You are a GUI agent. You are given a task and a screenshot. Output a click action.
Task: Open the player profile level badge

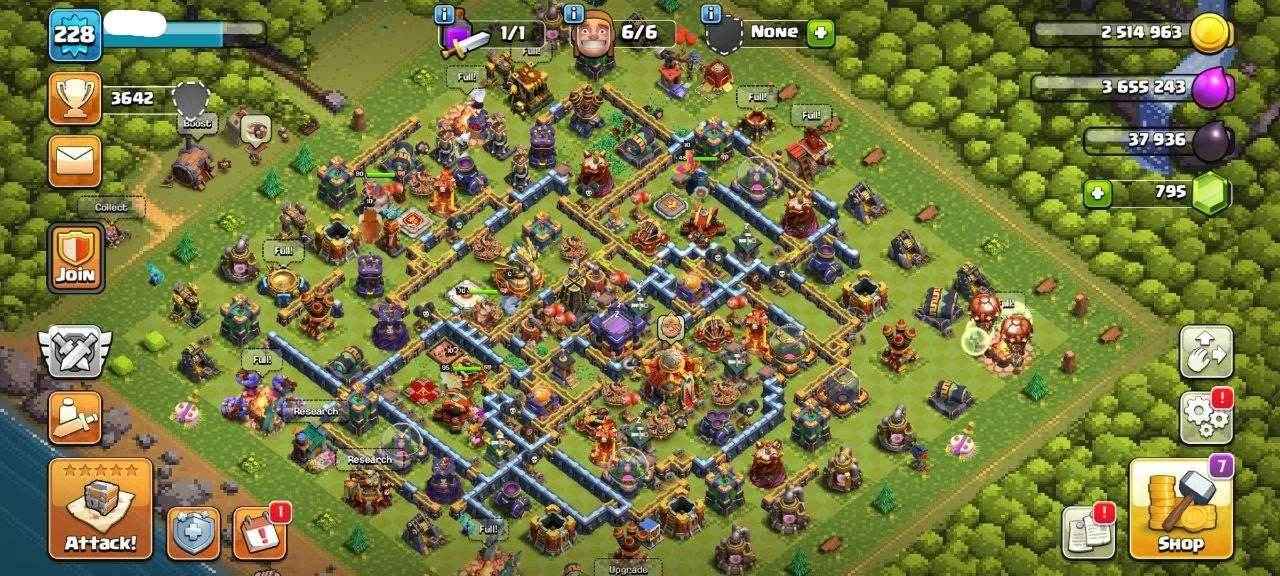[75, 35]
